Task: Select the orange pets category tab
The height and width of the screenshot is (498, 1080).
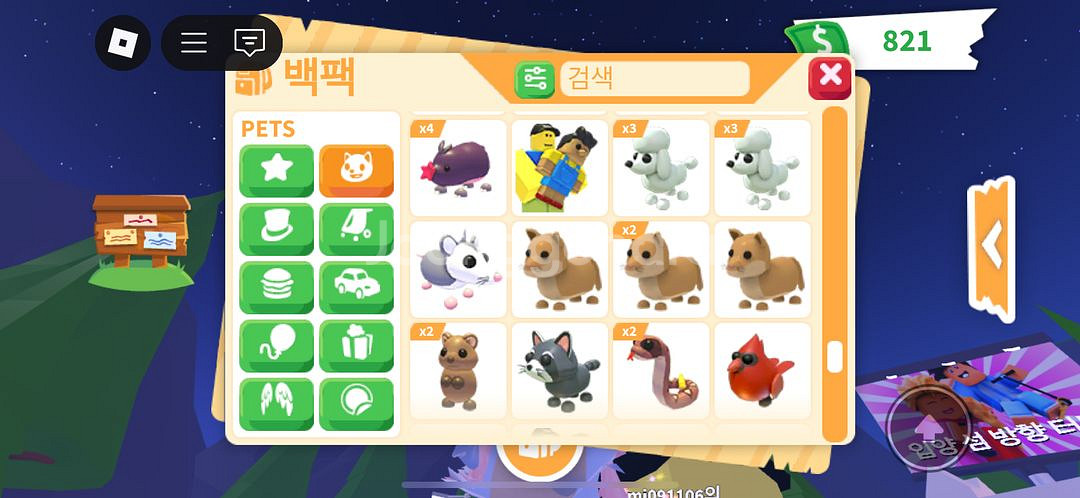Action: pyautogui.click(x=356, y=171)
